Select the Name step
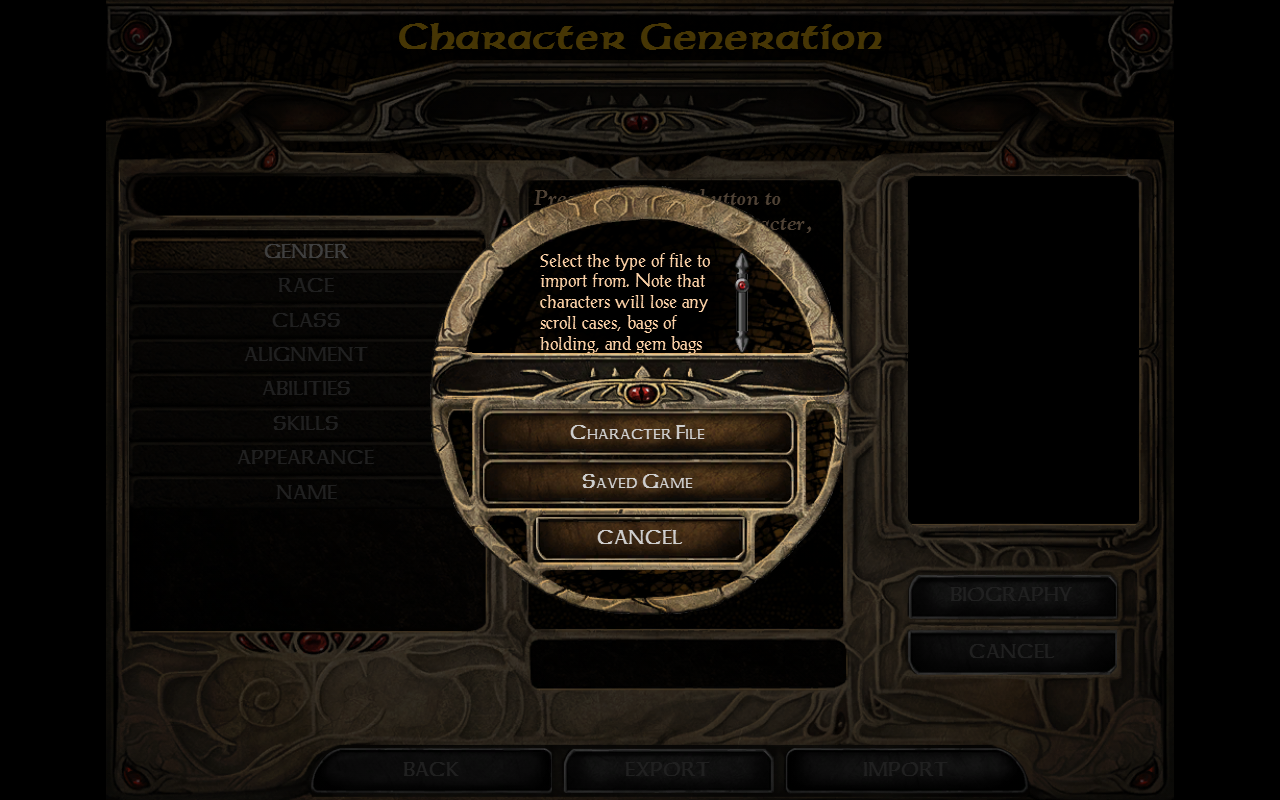1280x800 pixels. 306,493
